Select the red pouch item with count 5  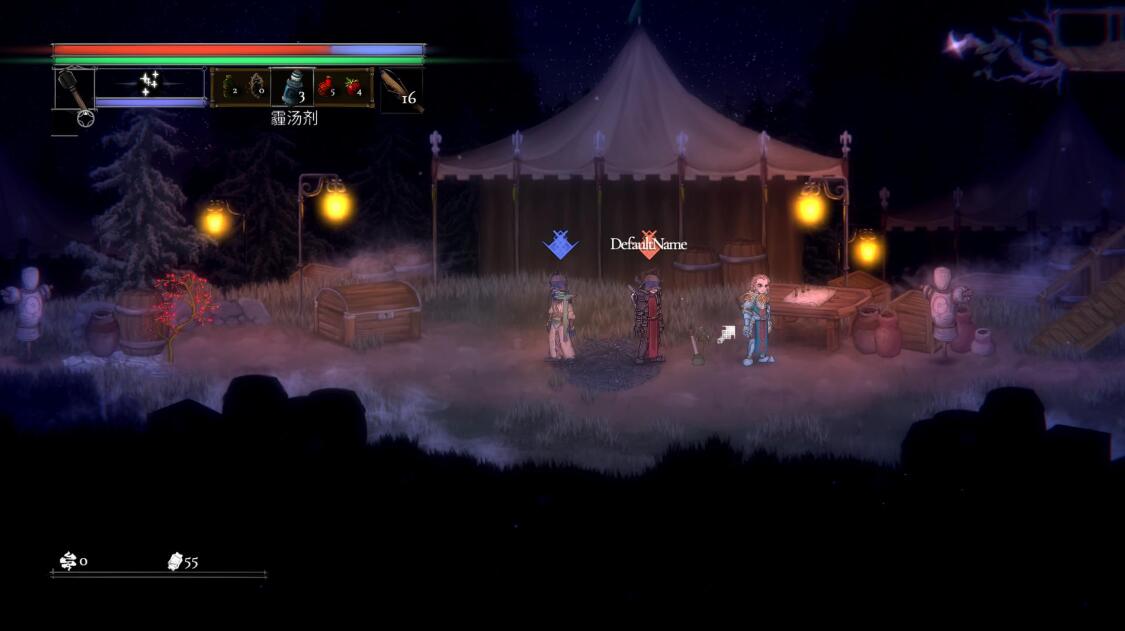tap(326, 87)
